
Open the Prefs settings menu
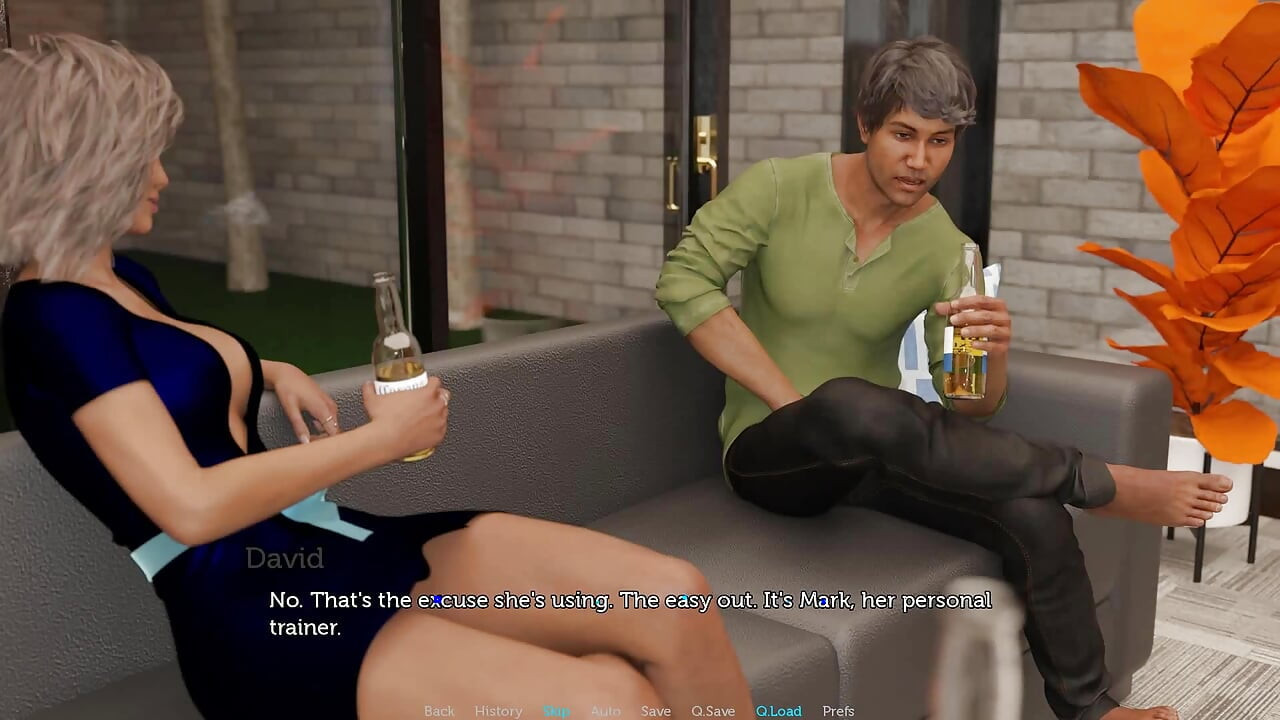(x=838, y=711)
